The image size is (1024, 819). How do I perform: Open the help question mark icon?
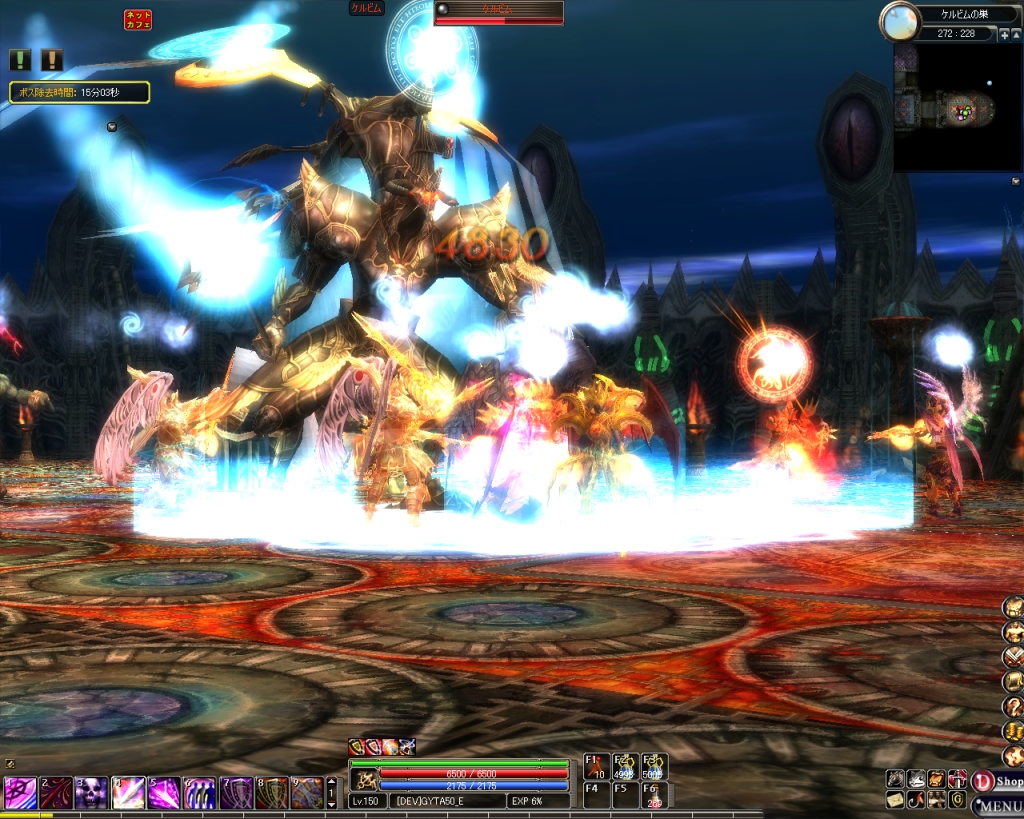1013,707
